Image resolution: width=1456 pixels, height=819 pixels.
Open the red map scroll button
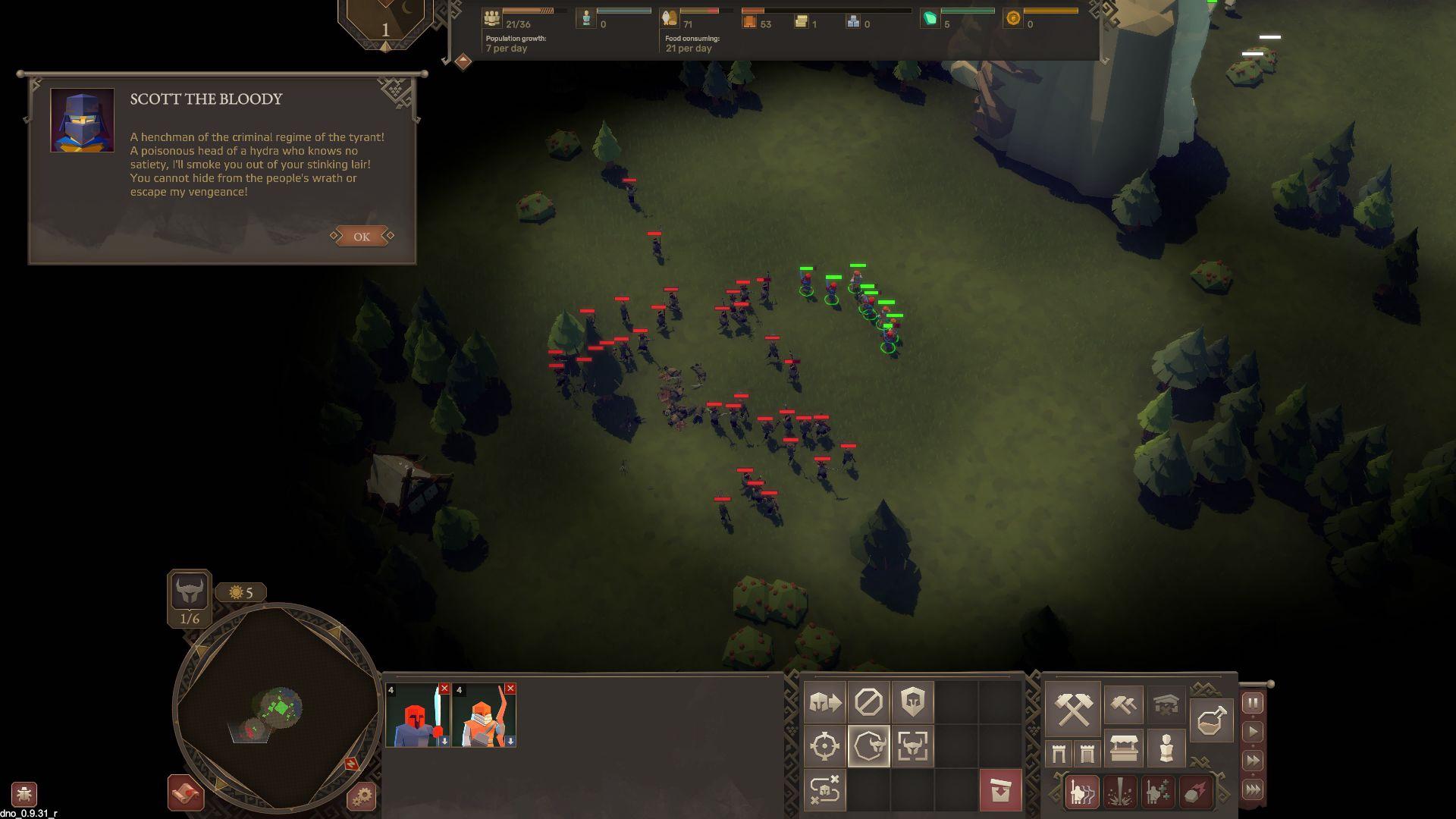click(x=186, y=793)
